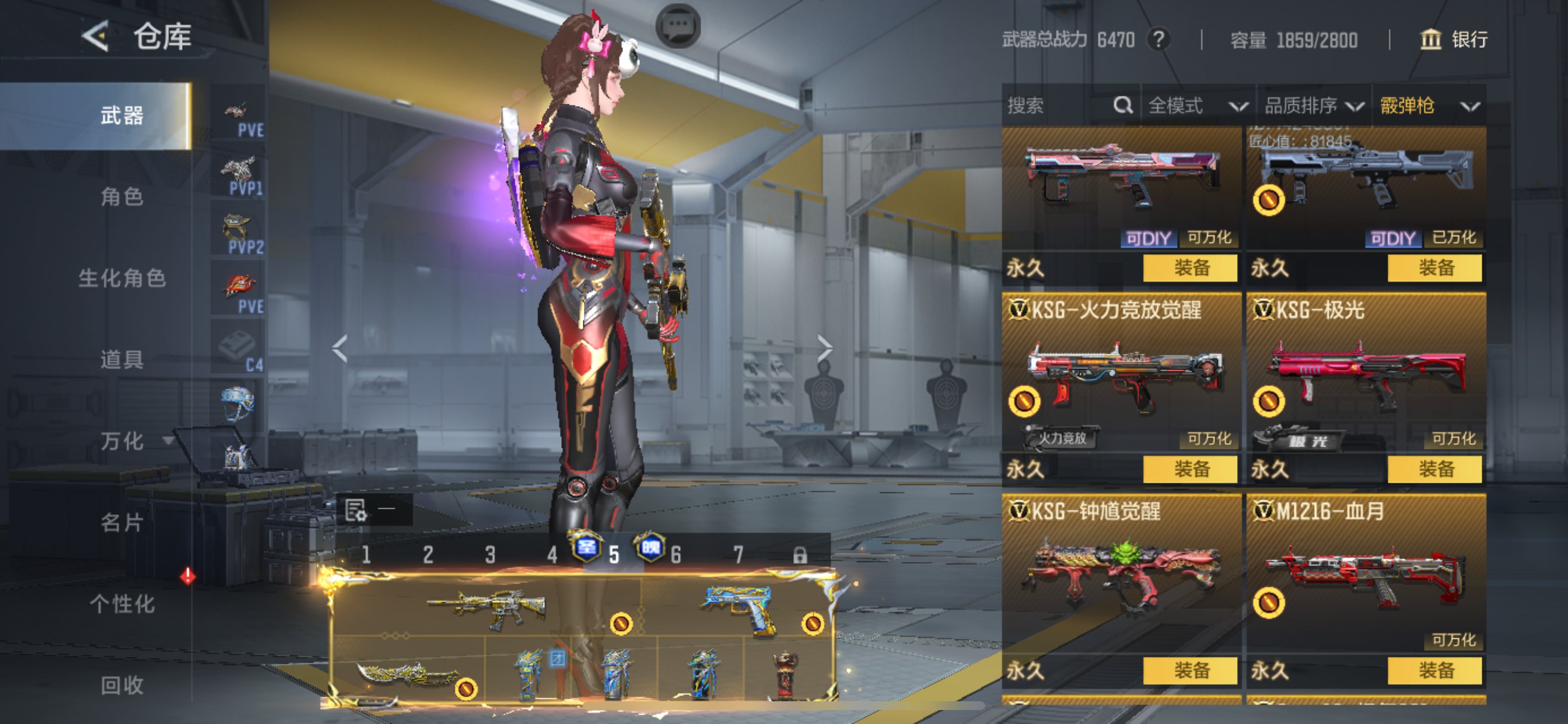Screen dimensions: 1568x724
Task: Open the 名片 category
Action: [x=122, y=523]
